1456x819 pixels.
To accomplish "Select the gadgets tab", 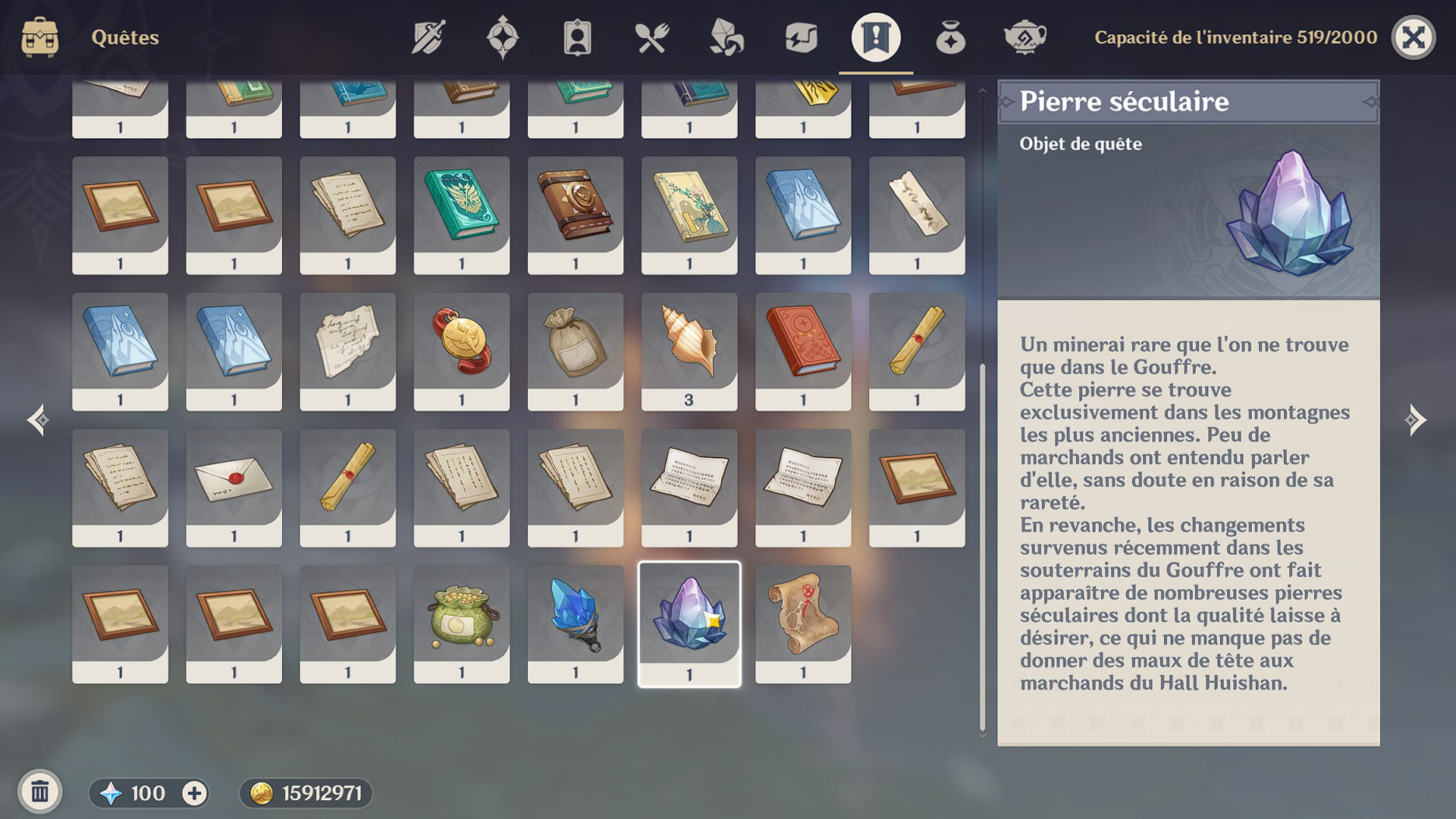I will coord(801,37).
